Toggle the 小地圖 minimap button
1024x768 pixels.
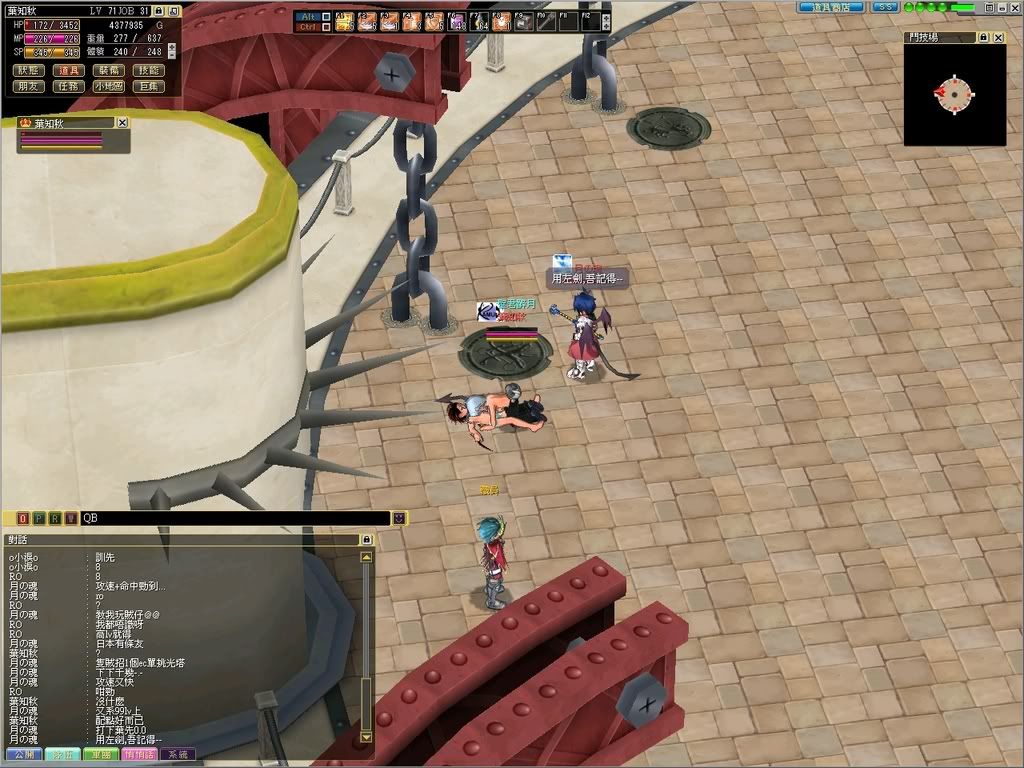pyautogui.click(x=109, y=86)
